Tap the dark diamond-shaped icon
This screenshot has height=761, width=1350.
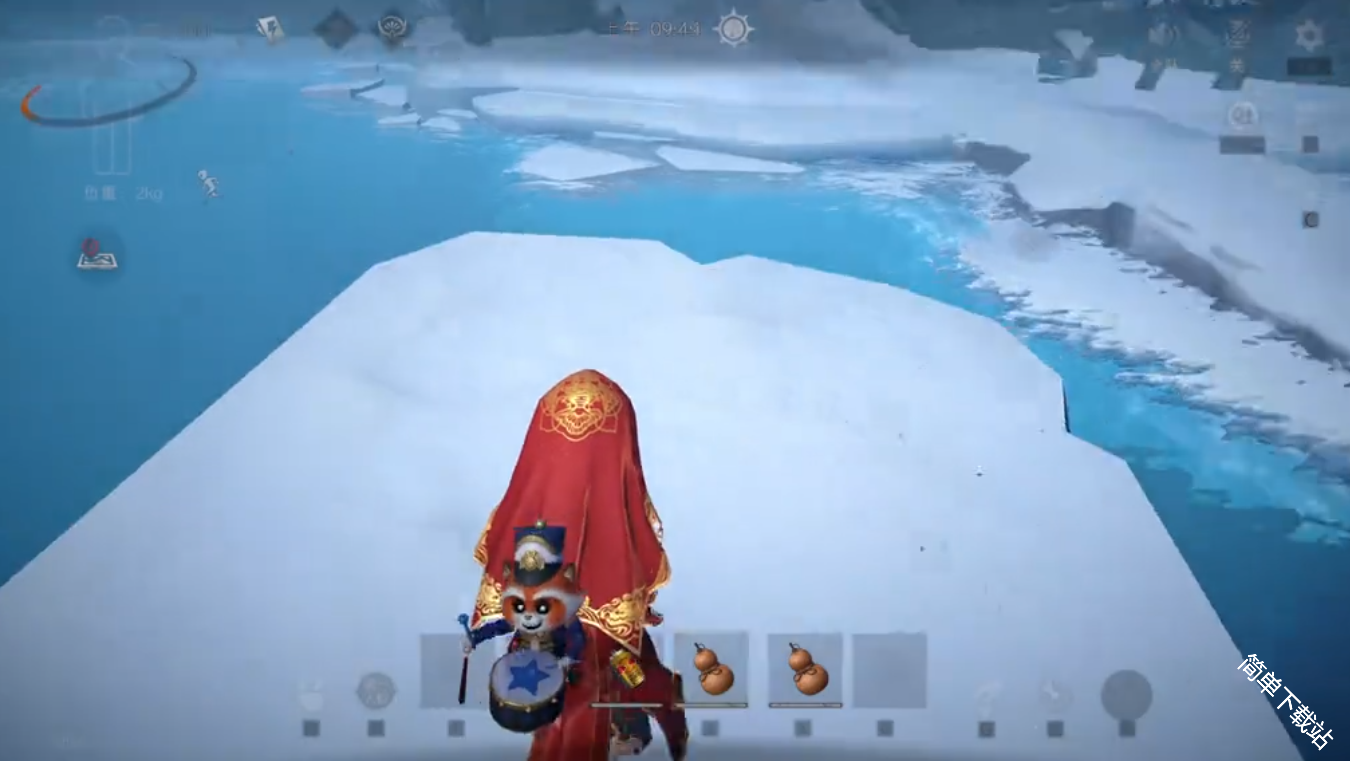tap(336, 28)
